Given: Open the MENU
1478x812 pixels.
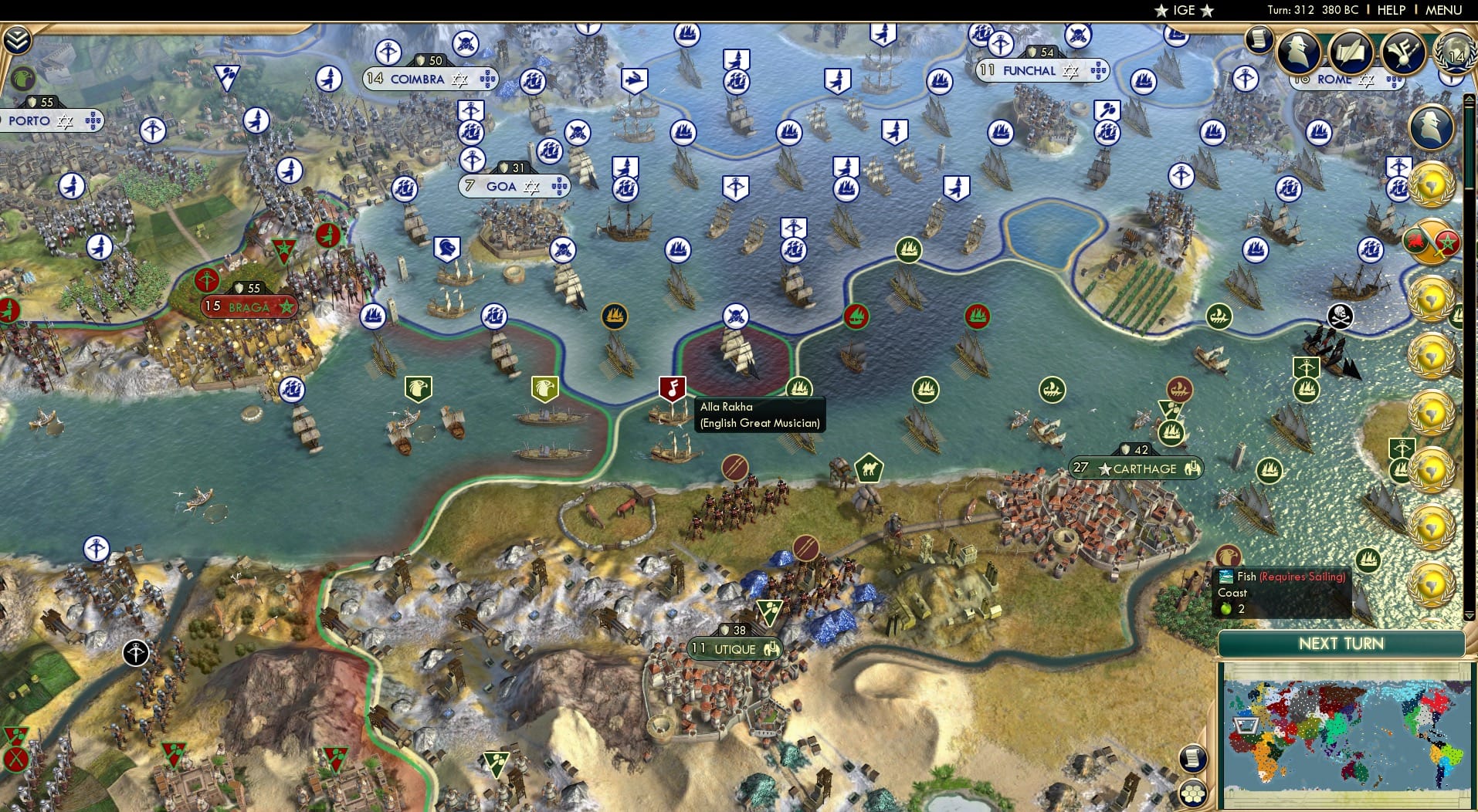Looking at the screenshot, I should click(1443, 10).
